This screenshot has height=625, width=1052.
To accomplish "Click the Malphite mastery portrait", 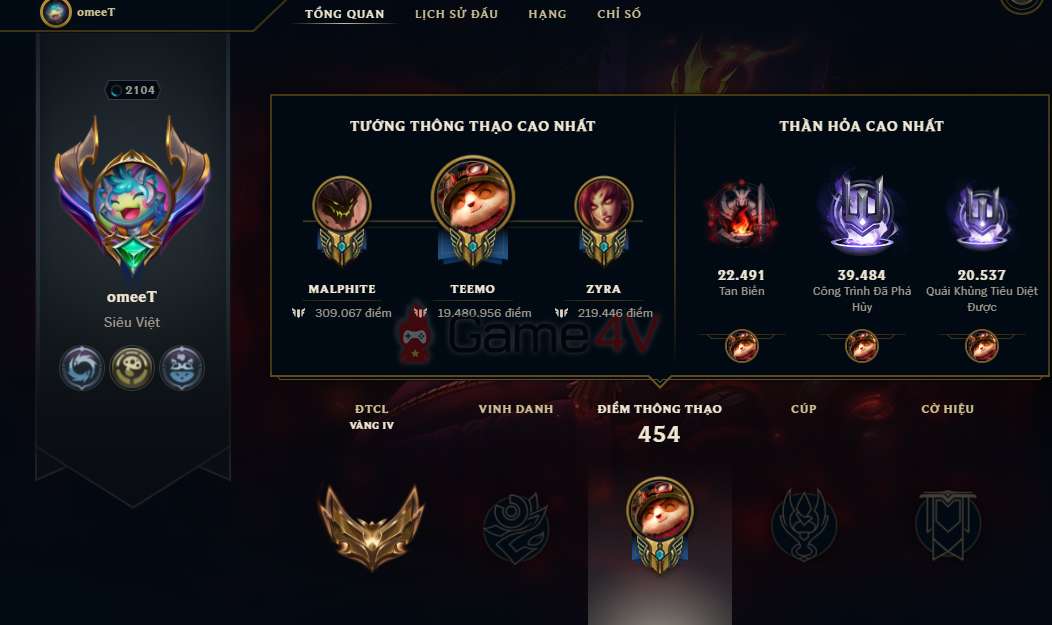I will click(x=342, y=207).
